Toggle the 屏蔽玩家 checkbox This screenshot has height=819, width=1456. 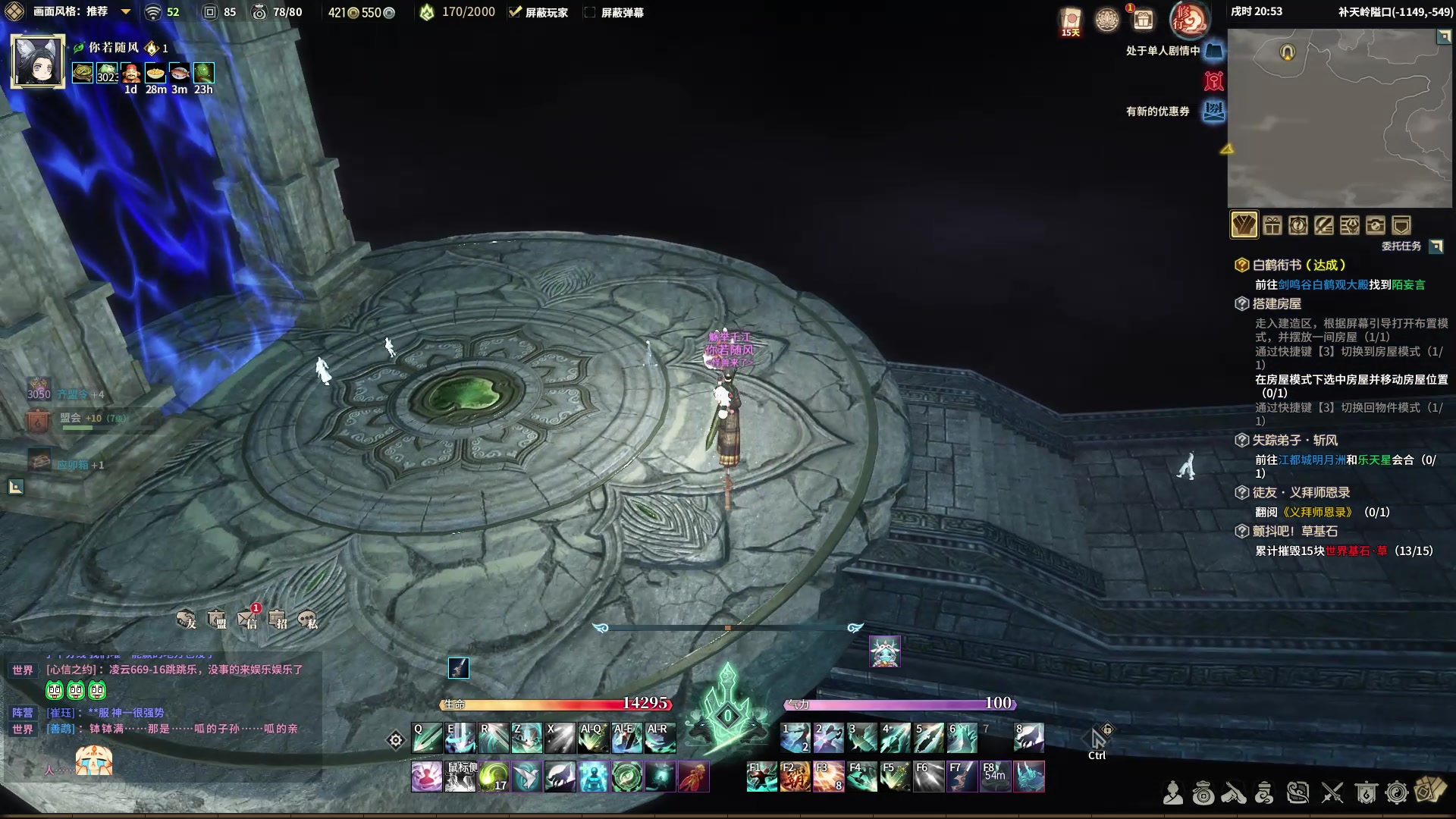515,12
